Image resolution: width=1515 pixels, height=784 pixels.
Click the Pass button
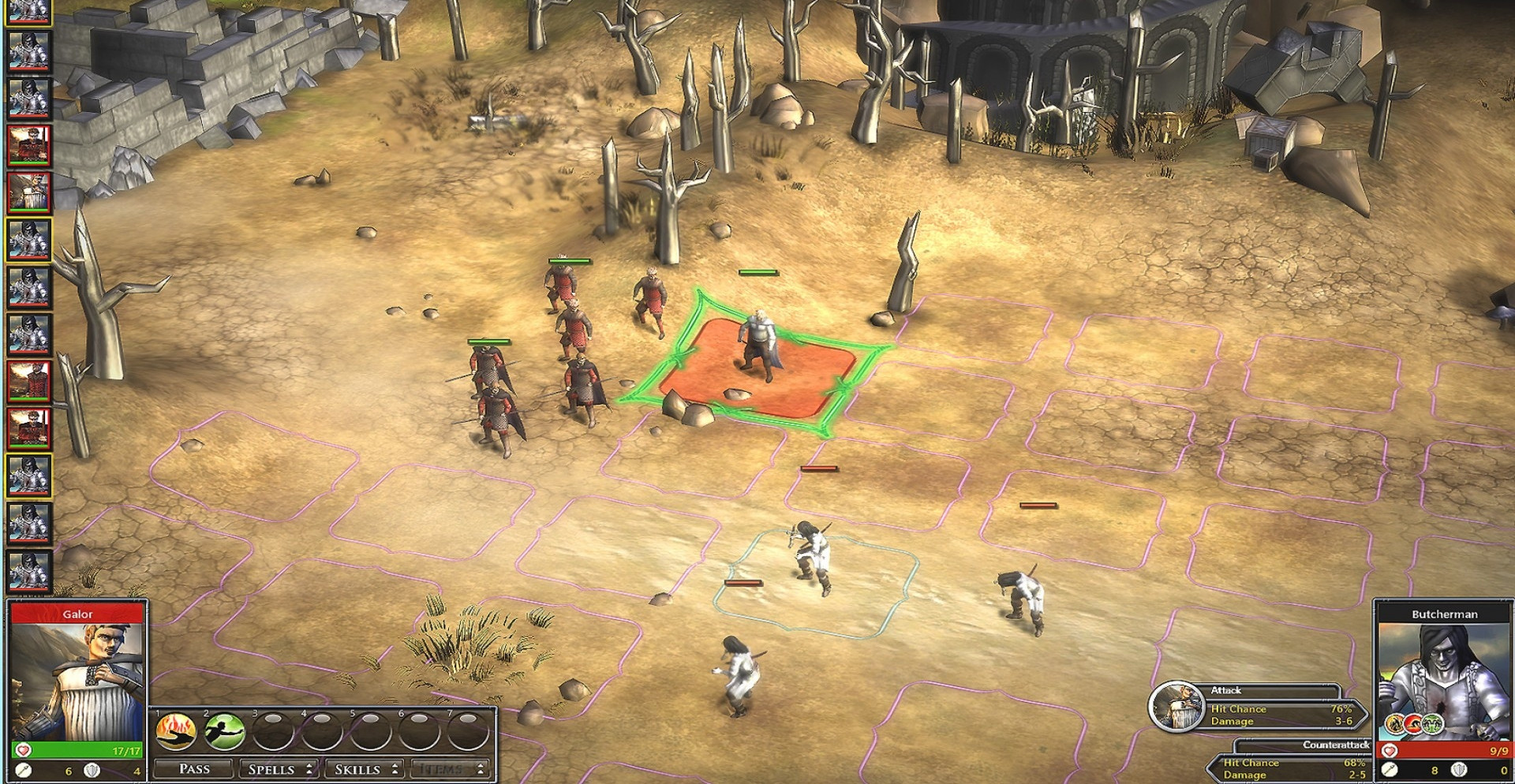pyautogui.click(x=194, y=769)
